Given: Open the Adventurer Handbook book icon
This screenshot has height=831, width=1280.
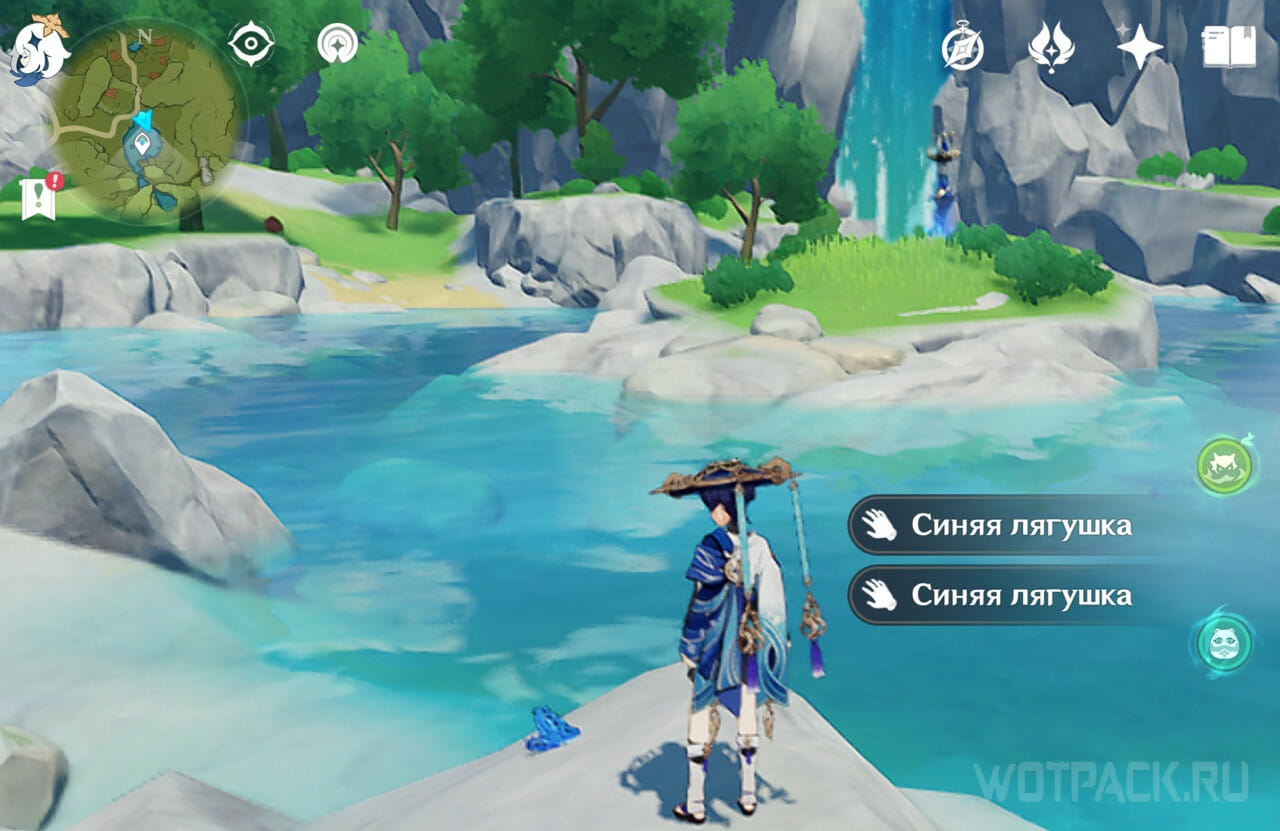Looking at the screenshot, I should pos(1228,46).
